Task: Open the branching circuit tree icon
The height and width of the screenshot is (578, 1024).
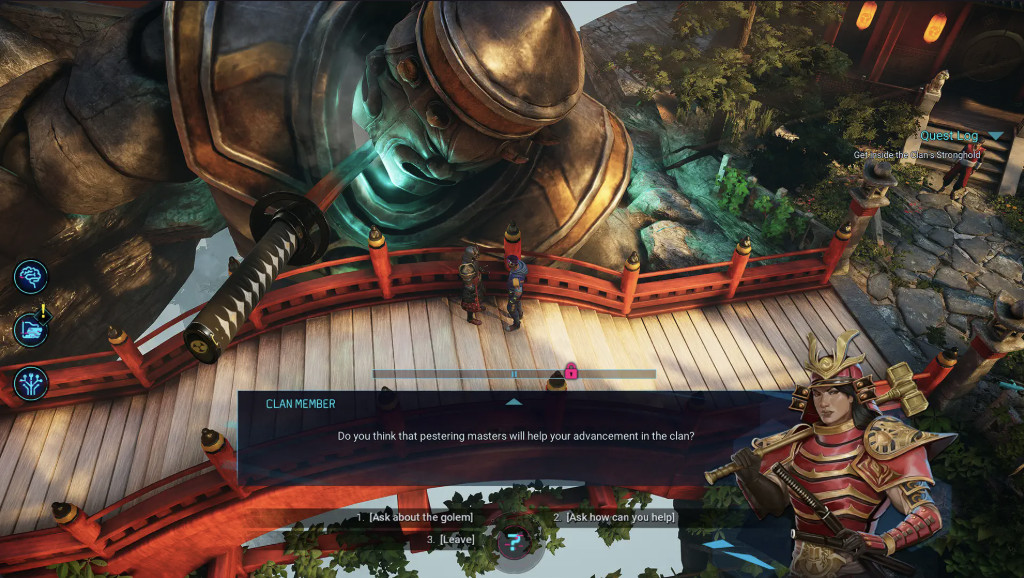Action: 31,383
